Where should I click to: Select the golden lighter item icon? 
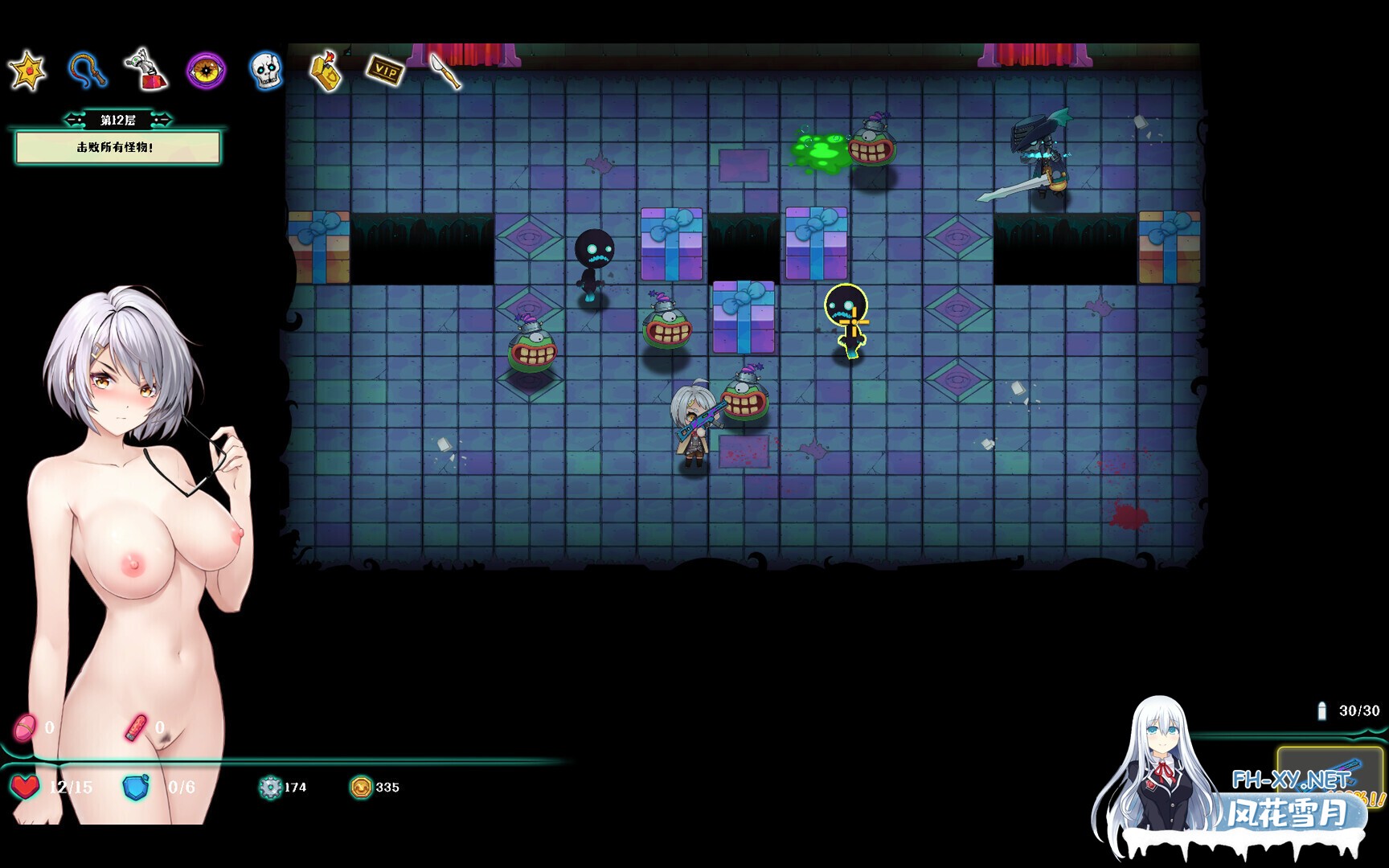(x=328, y=71)
